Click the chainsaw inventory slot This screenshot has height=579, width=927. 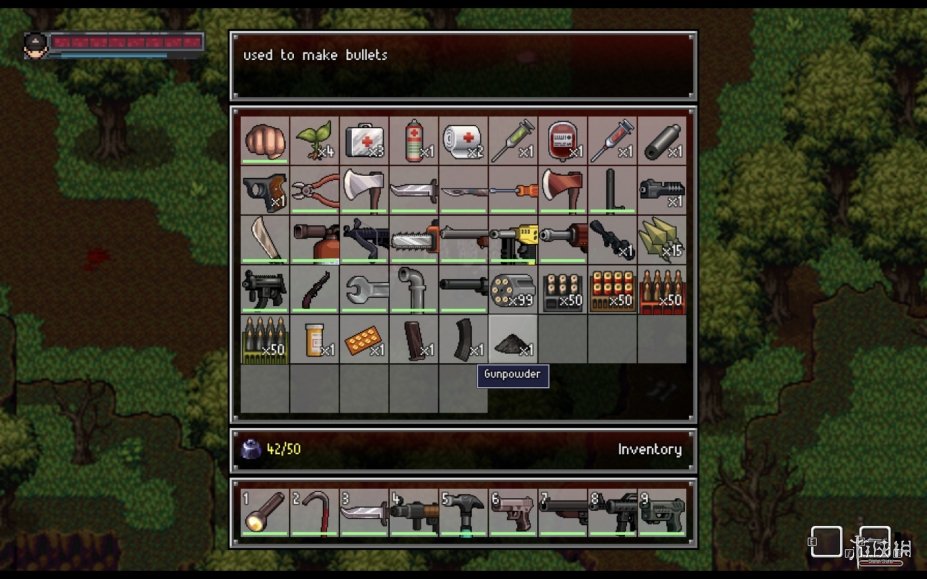pyautogui.click(x=414, y=240)
